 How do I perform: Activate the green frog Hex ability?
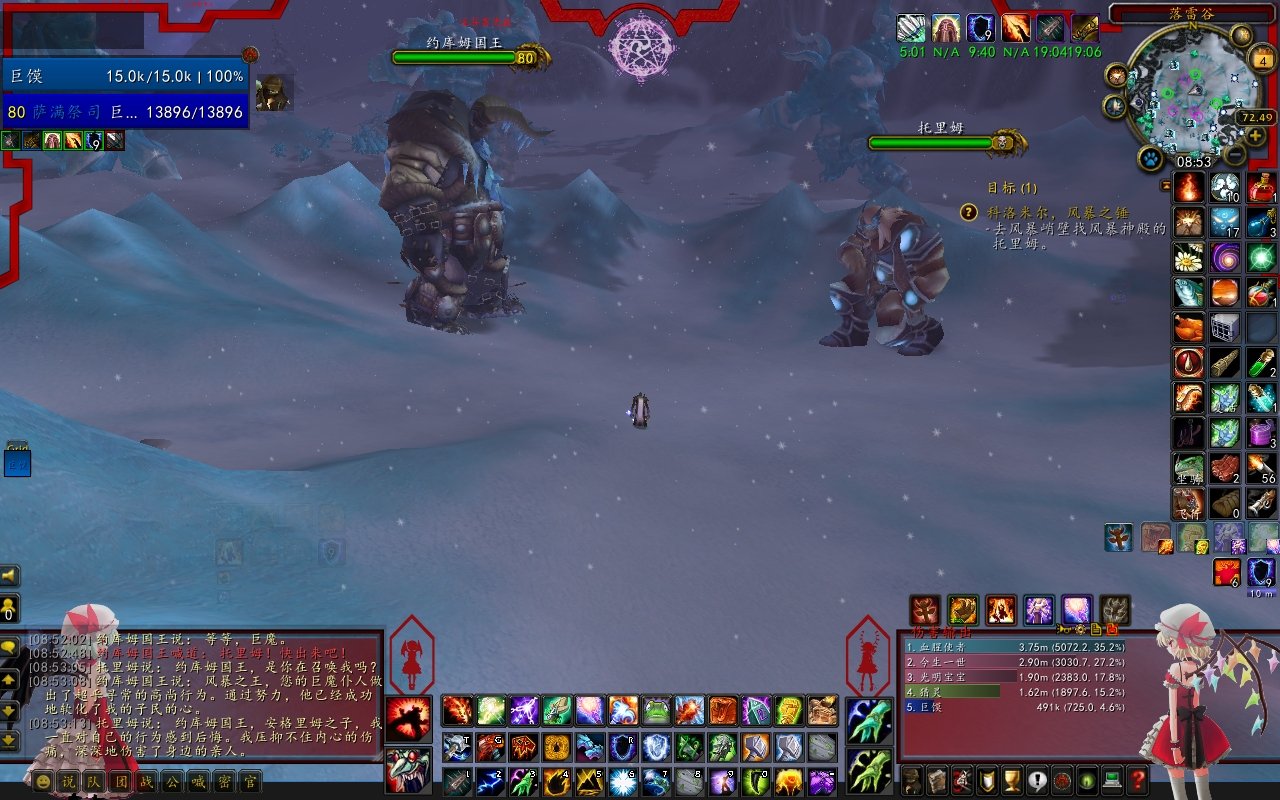point(656,711)
